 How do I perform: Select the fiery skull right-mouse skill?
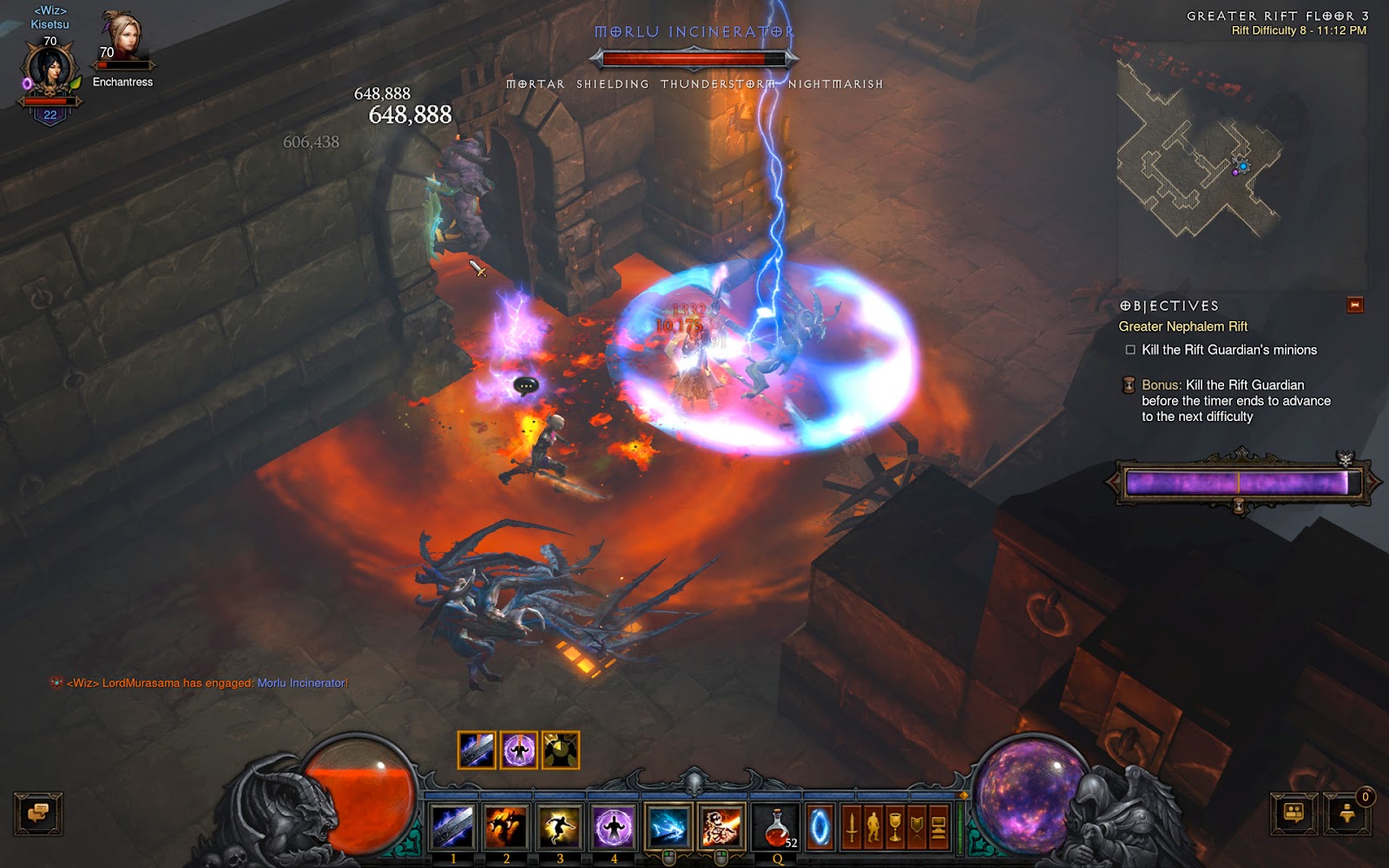[x=721, y=825]
